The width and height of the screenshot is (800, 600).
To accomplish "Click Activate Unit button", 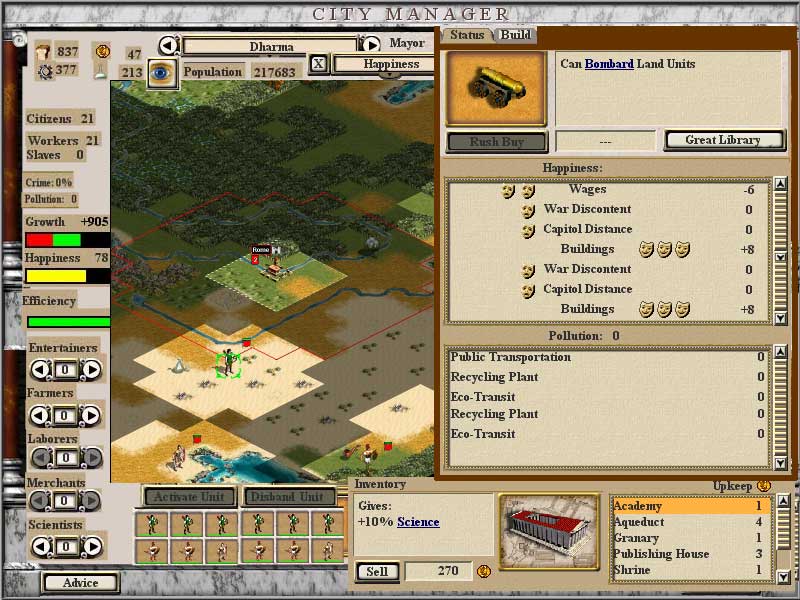I will (189, 496).
